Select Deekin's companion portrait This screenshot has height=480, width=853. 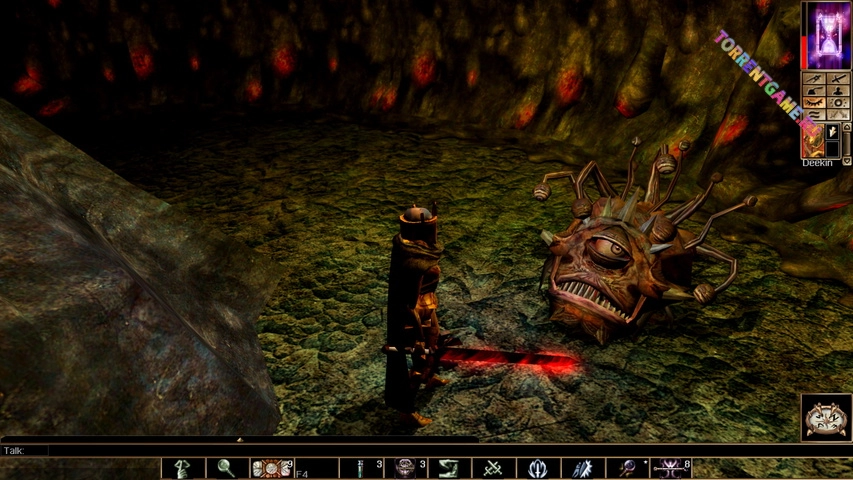(x=813, y=138)
